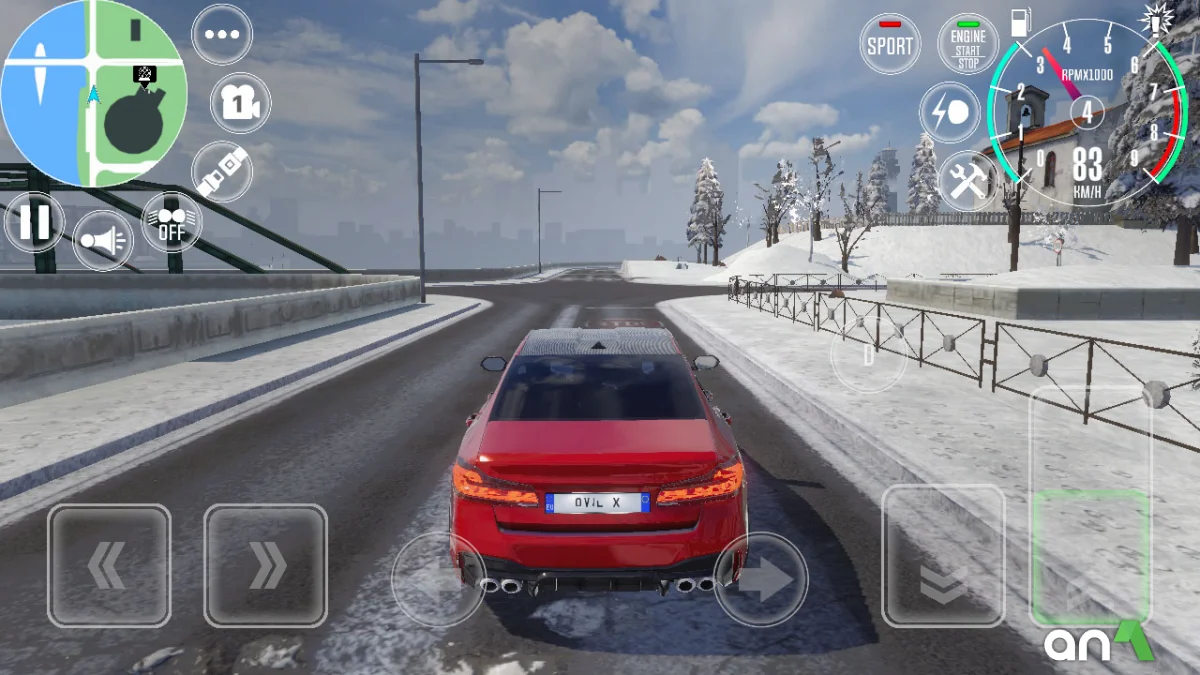Activate the lightning bolt boost button

[x=949, y=112]
